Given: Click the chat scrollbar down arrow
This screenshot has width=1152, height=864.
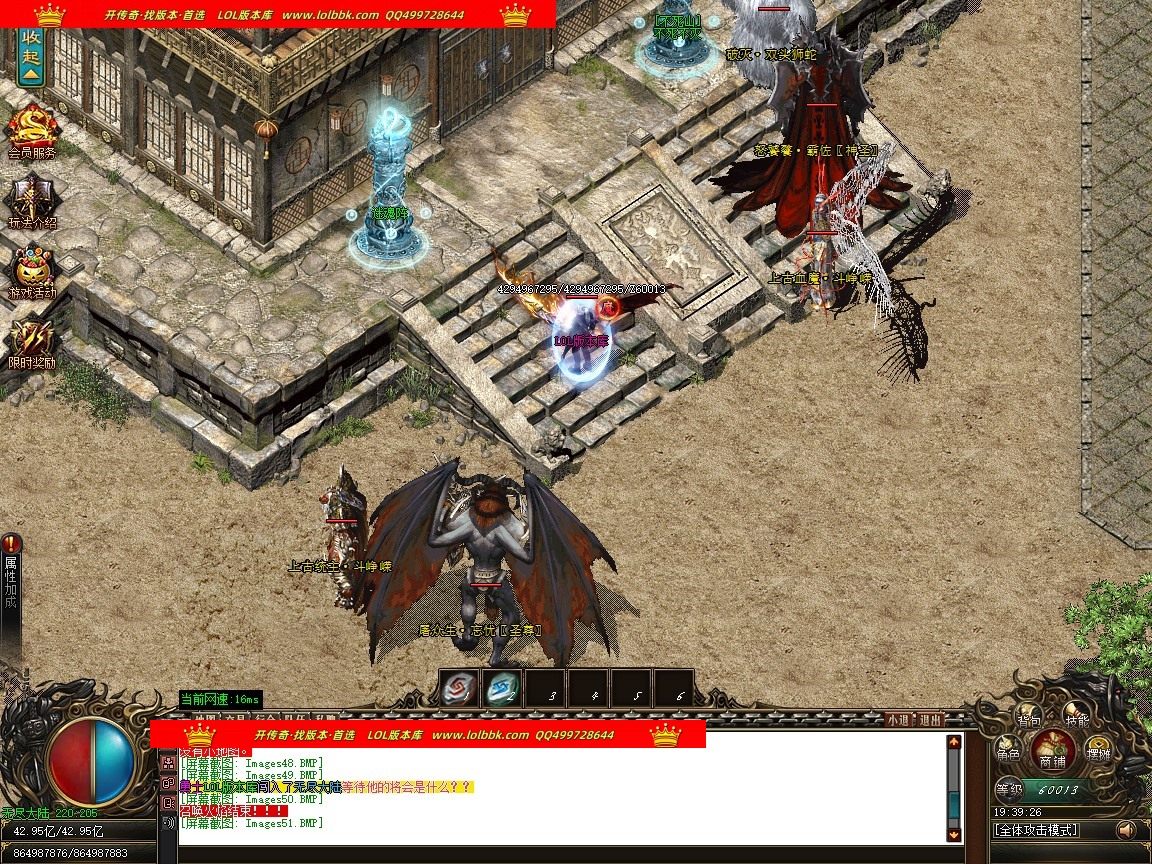Looking at the screenshot, I should pyautogui.click(x=954, y=834).
